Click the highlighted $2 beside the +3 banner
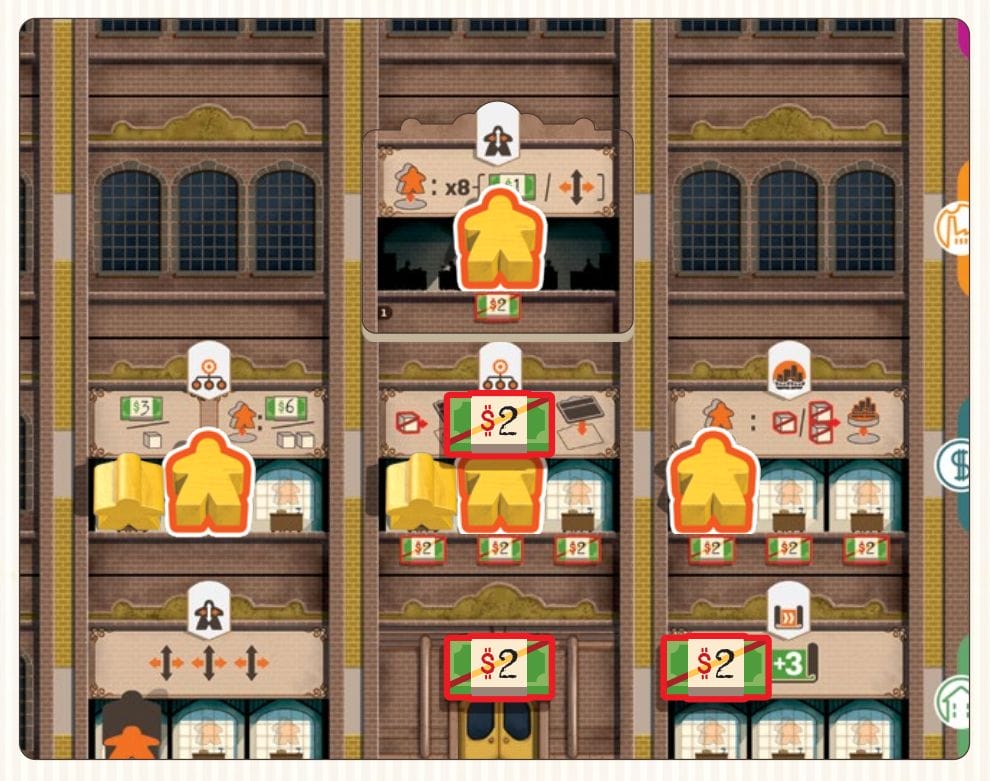Screen dimensions: 990x781 (715, 667)
